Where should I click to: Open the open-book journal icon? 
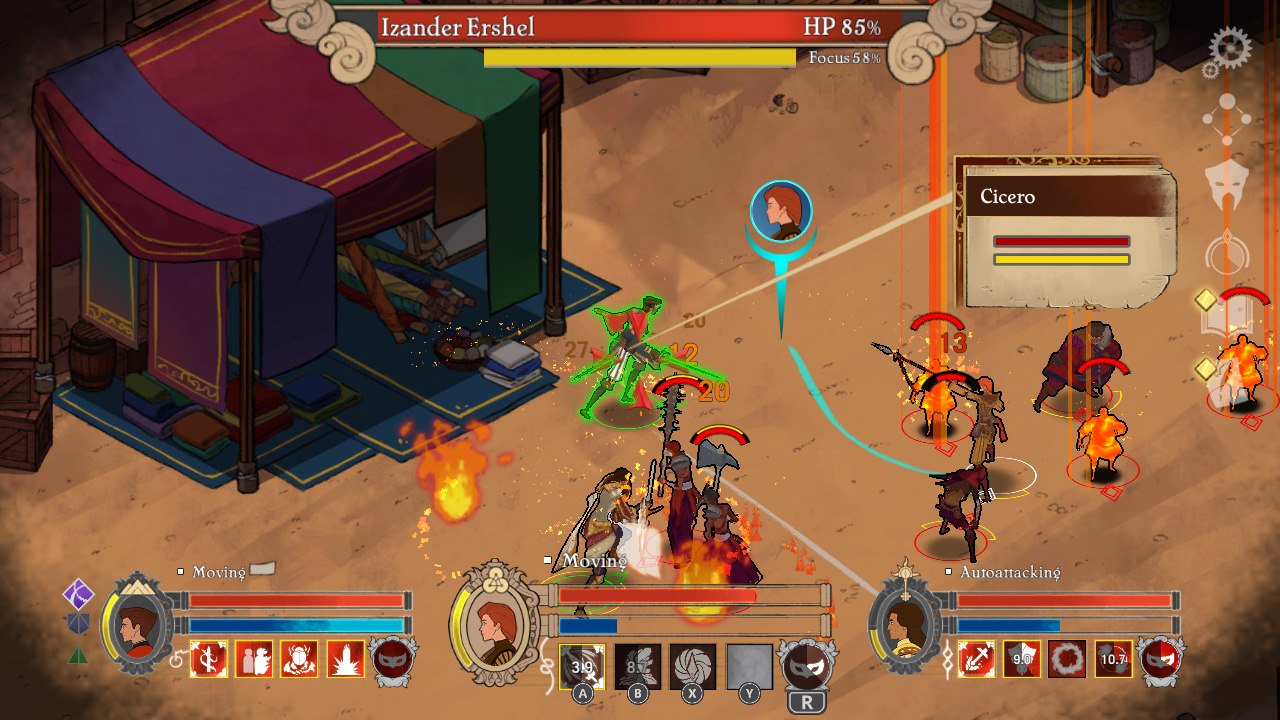1226,315
